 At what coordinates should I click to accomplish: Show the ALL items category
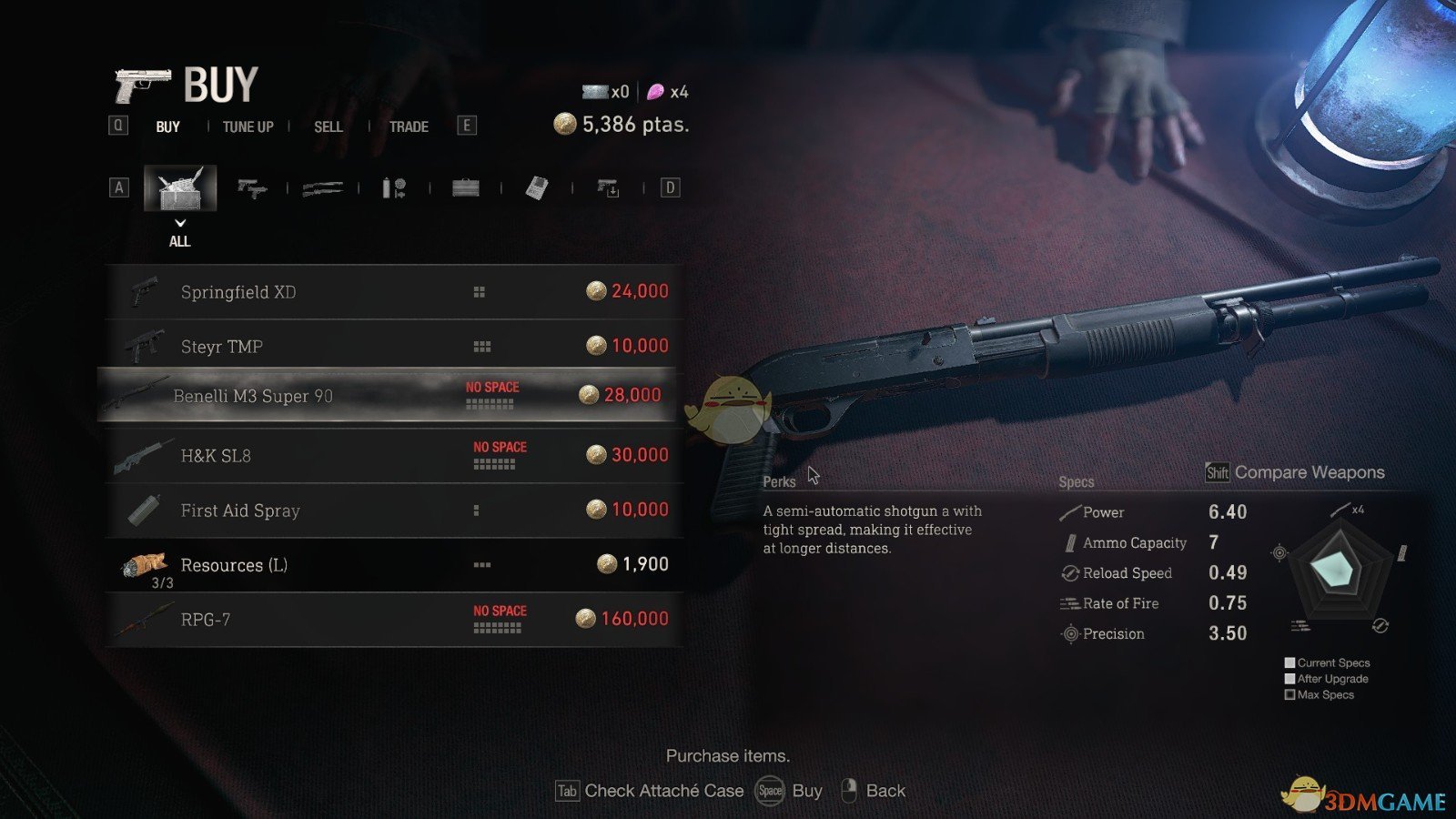click(x=180, y=188)
